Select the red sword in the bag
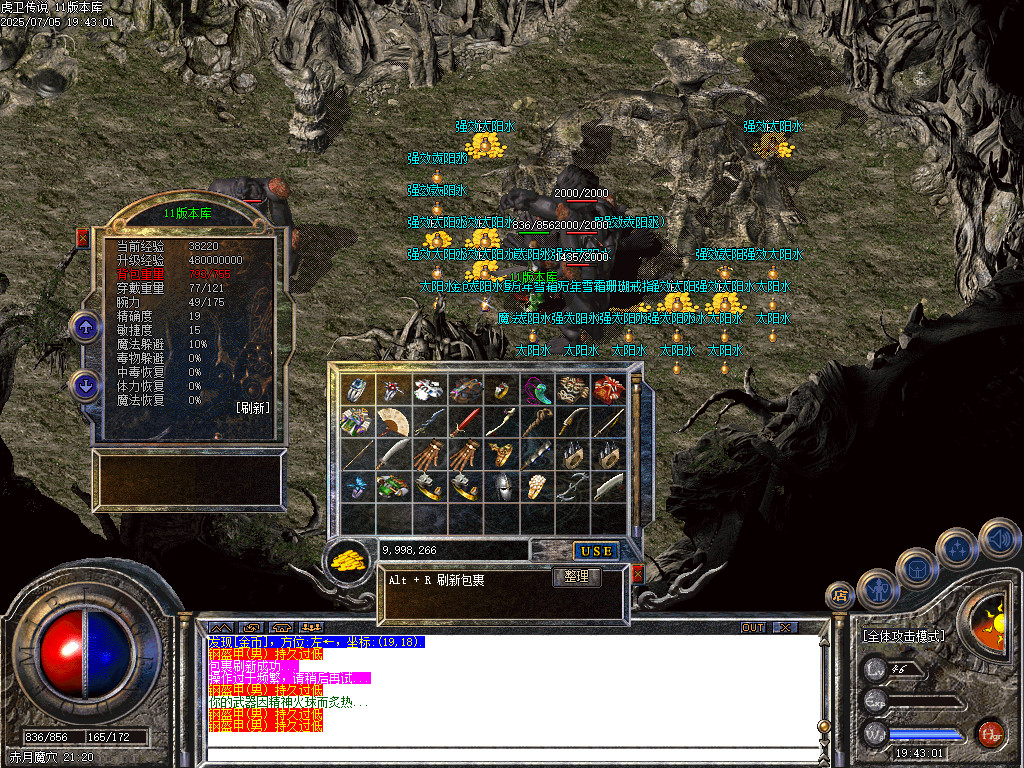 [464, 422]
